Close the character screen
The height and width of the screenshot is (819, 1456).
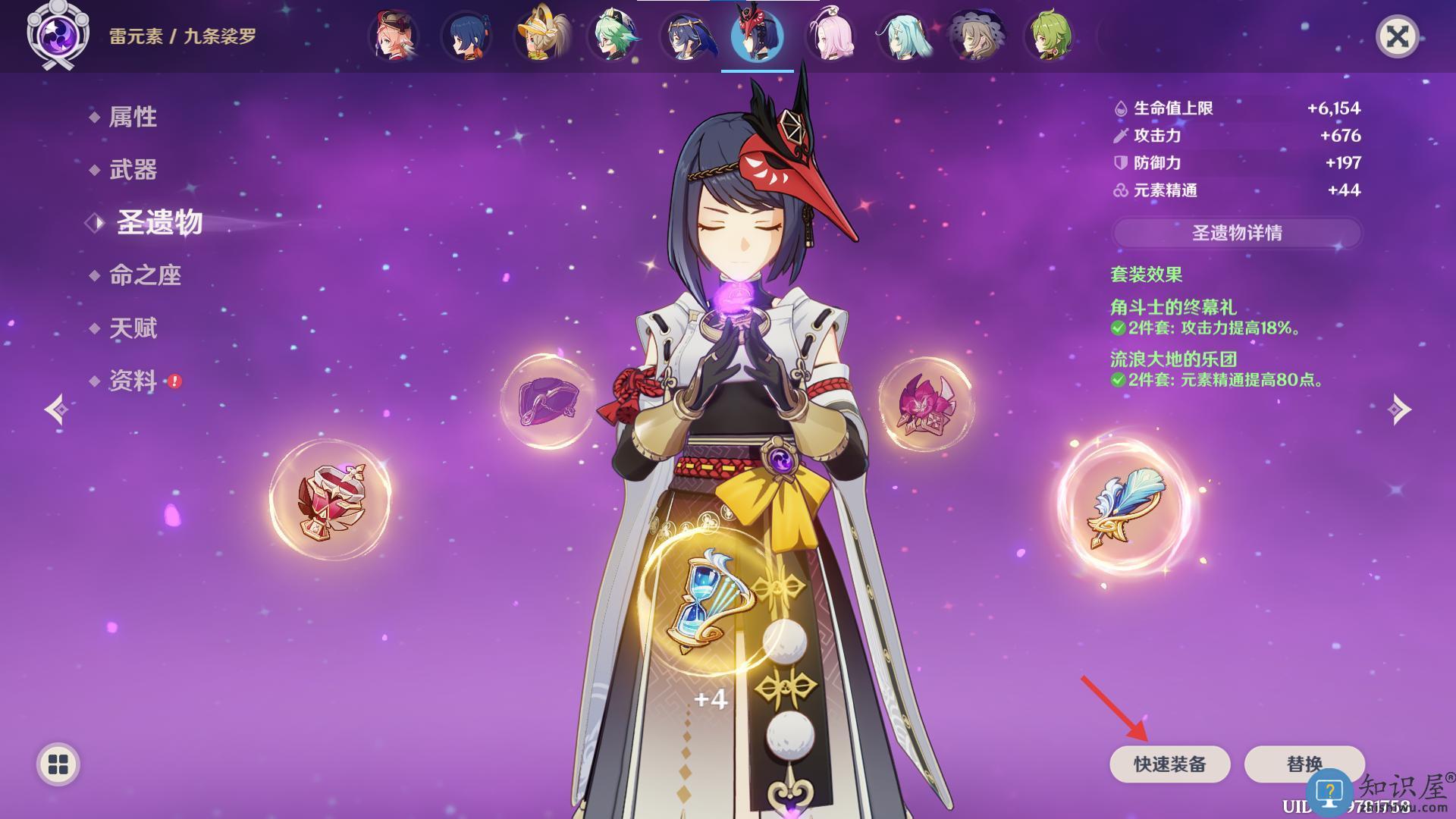coord(1397,36)
